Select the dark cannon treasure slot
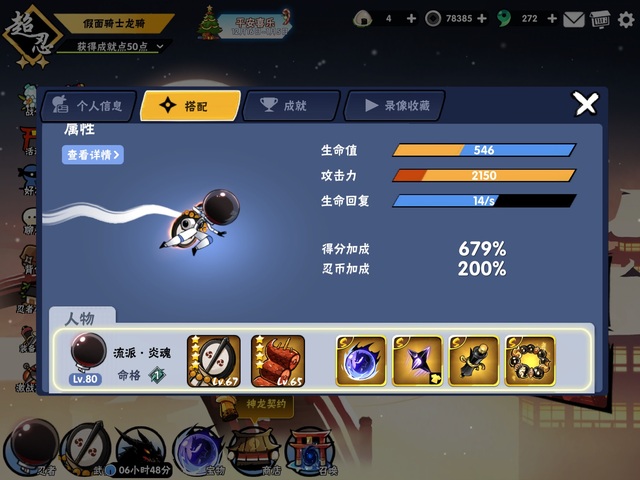The height and width of the screenshot is (480, 640). click(x=474, y=361)
